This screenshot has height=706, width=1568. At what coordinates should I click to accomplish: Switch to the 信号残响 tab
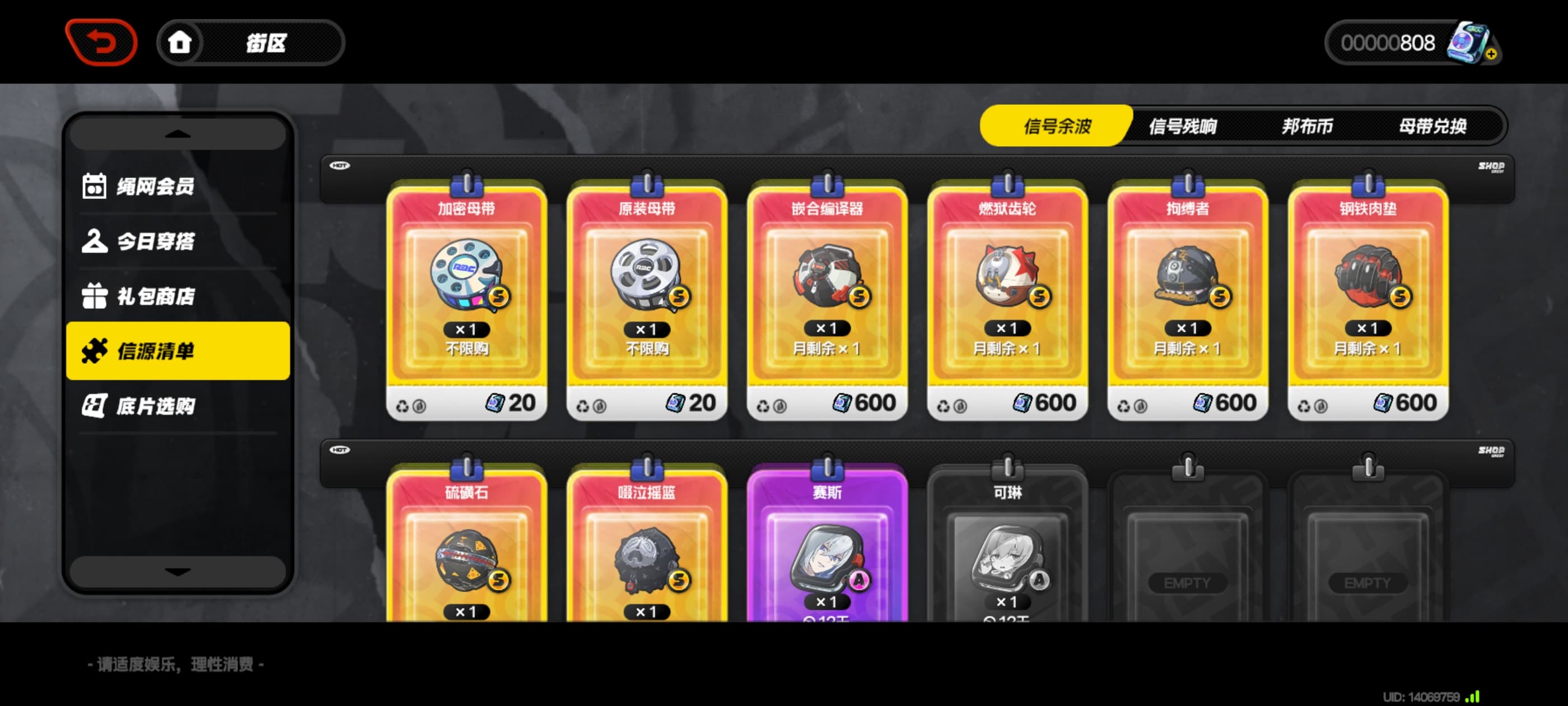pos(1182,126)
